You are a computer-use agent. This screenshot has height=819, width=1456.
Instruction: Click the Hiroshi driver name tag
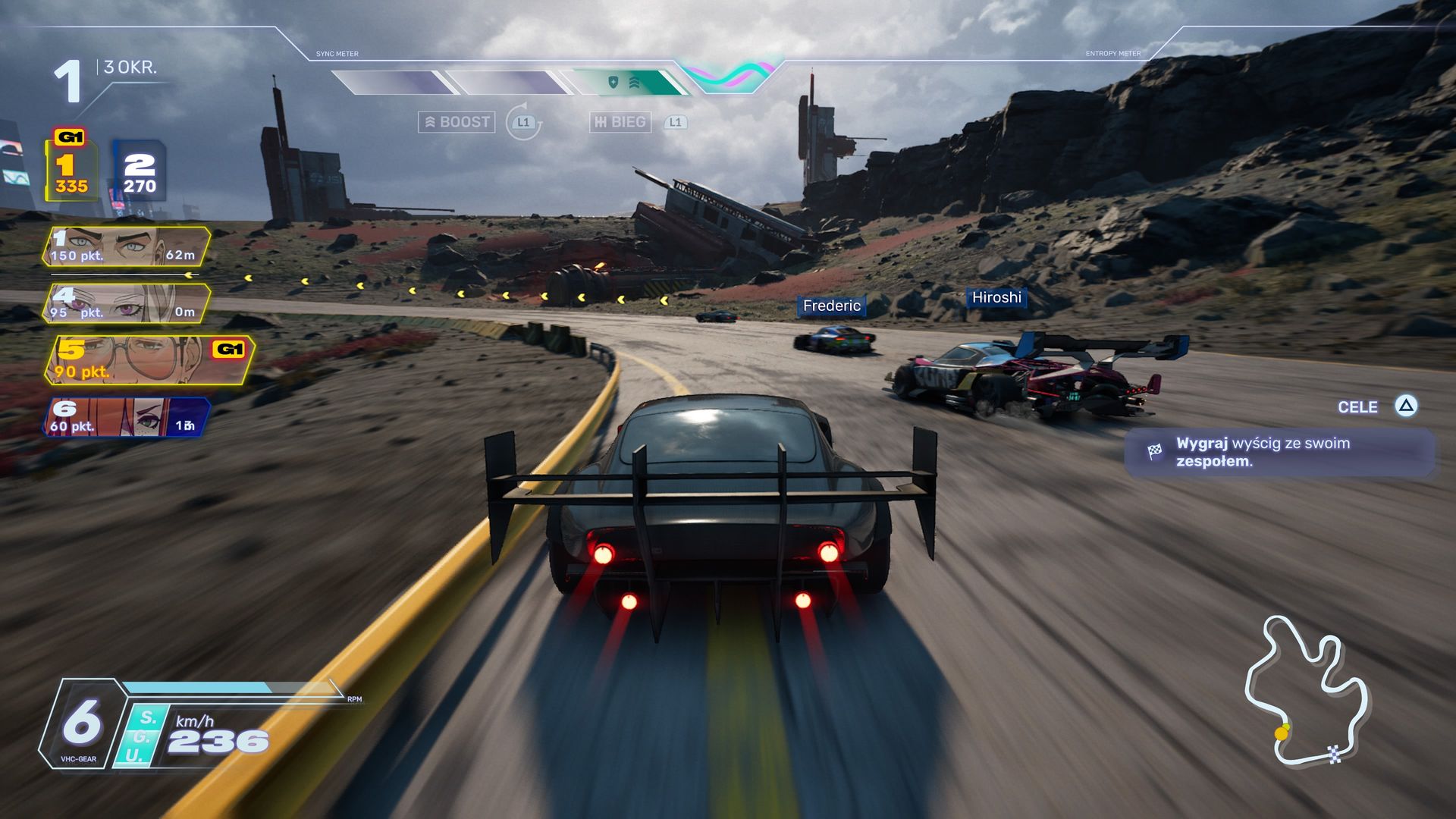pyautogui.click(x=996, y=298)
